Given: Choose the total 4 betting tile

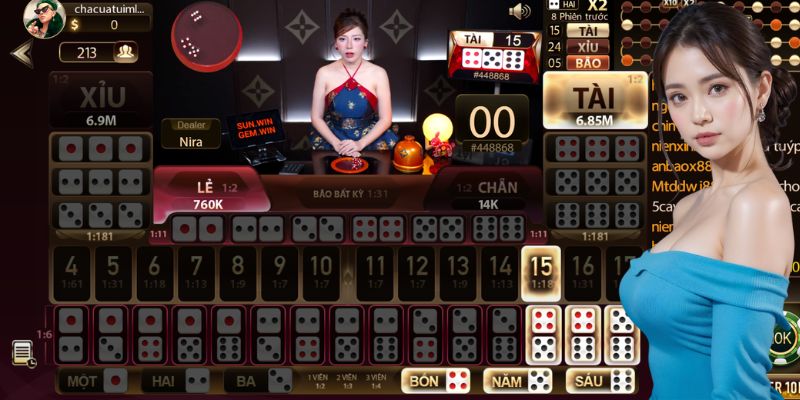Looking at the screenshot, I should [x=72, y=271].
